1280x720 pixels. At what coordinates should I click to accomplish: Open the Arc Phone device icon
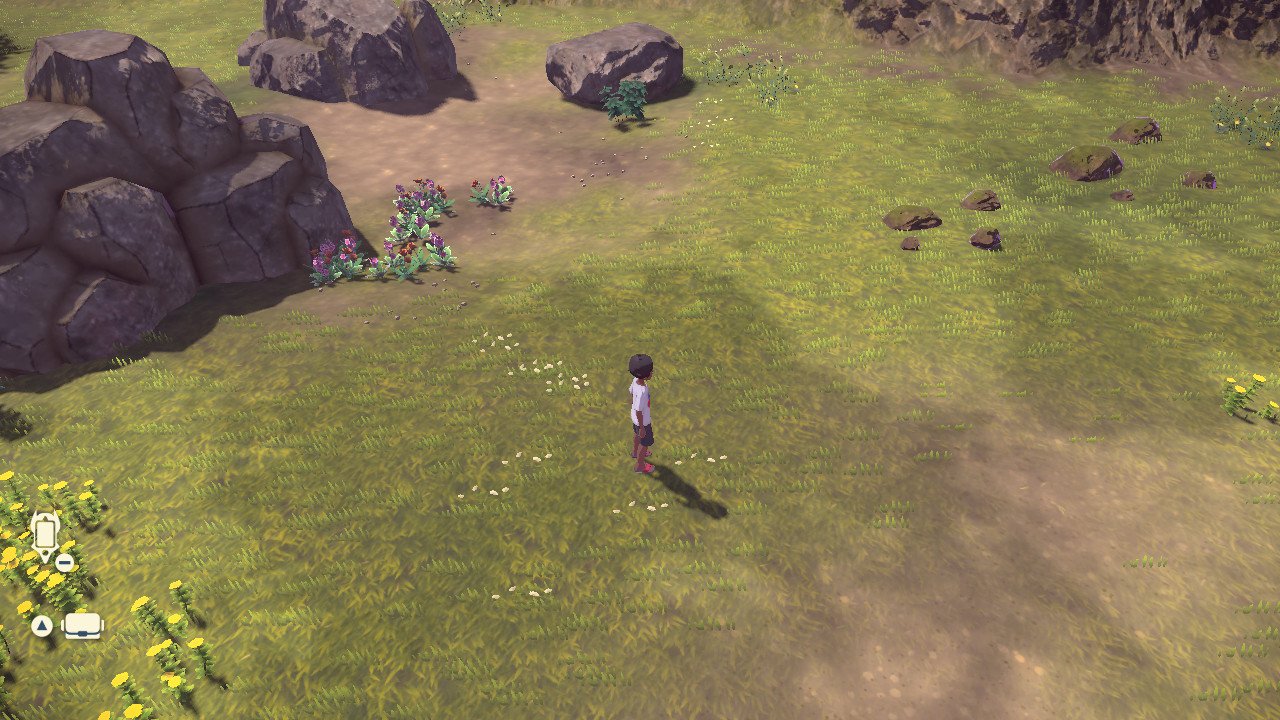[44, 534]
